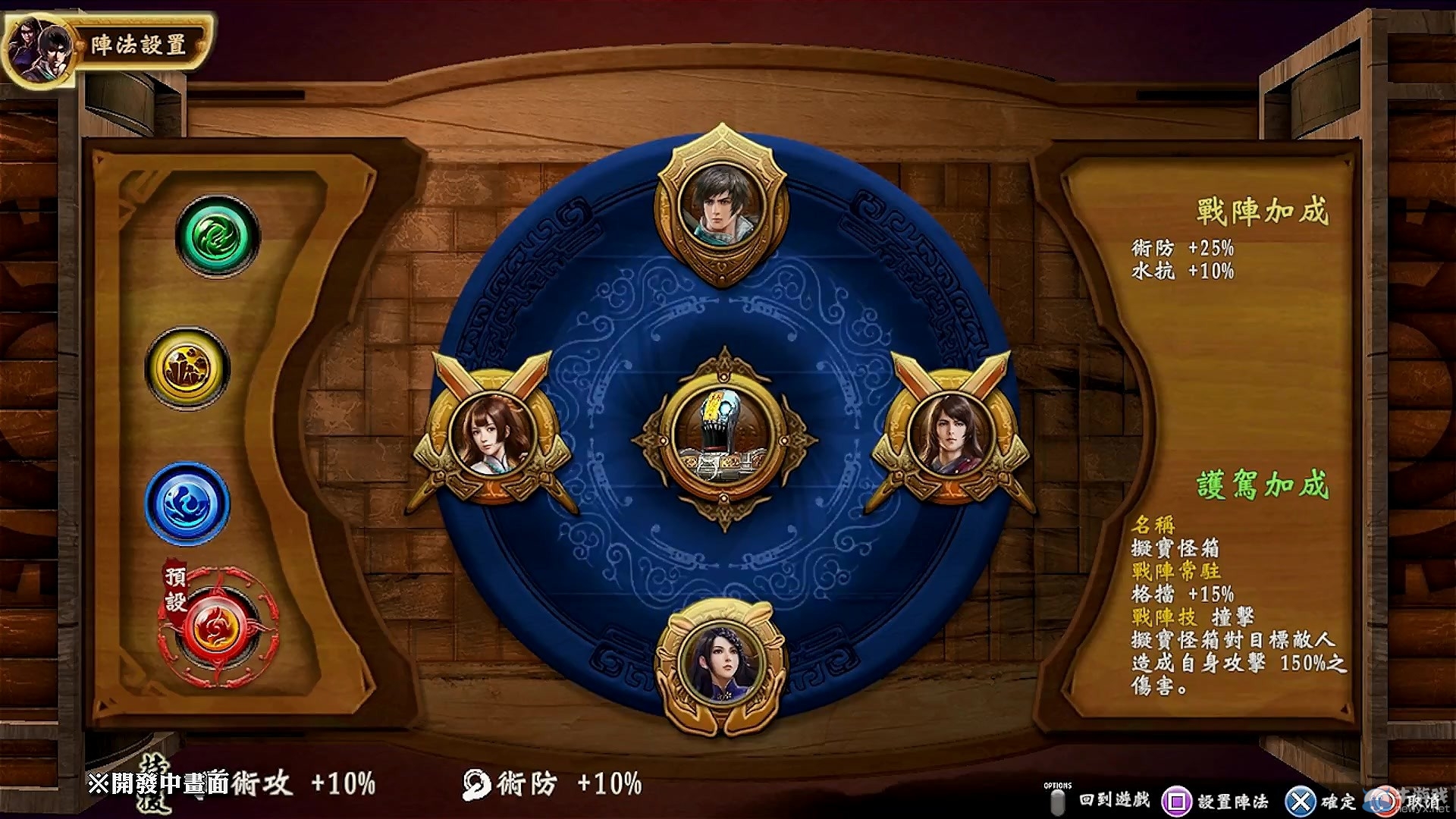The width and height of the screenshot is (1456, 819).
Task: Select the male hero in the top slot
Action: click(721, 199)
